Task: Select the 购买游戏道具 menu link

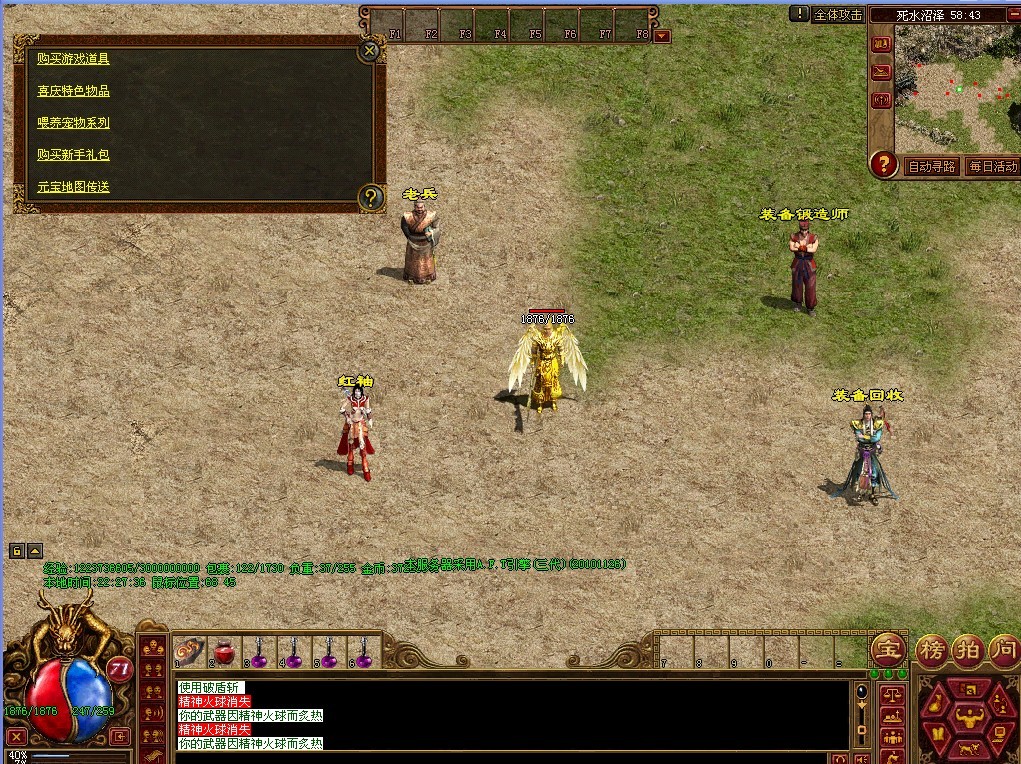Action: pyautogui.click(x=73, y=58)
